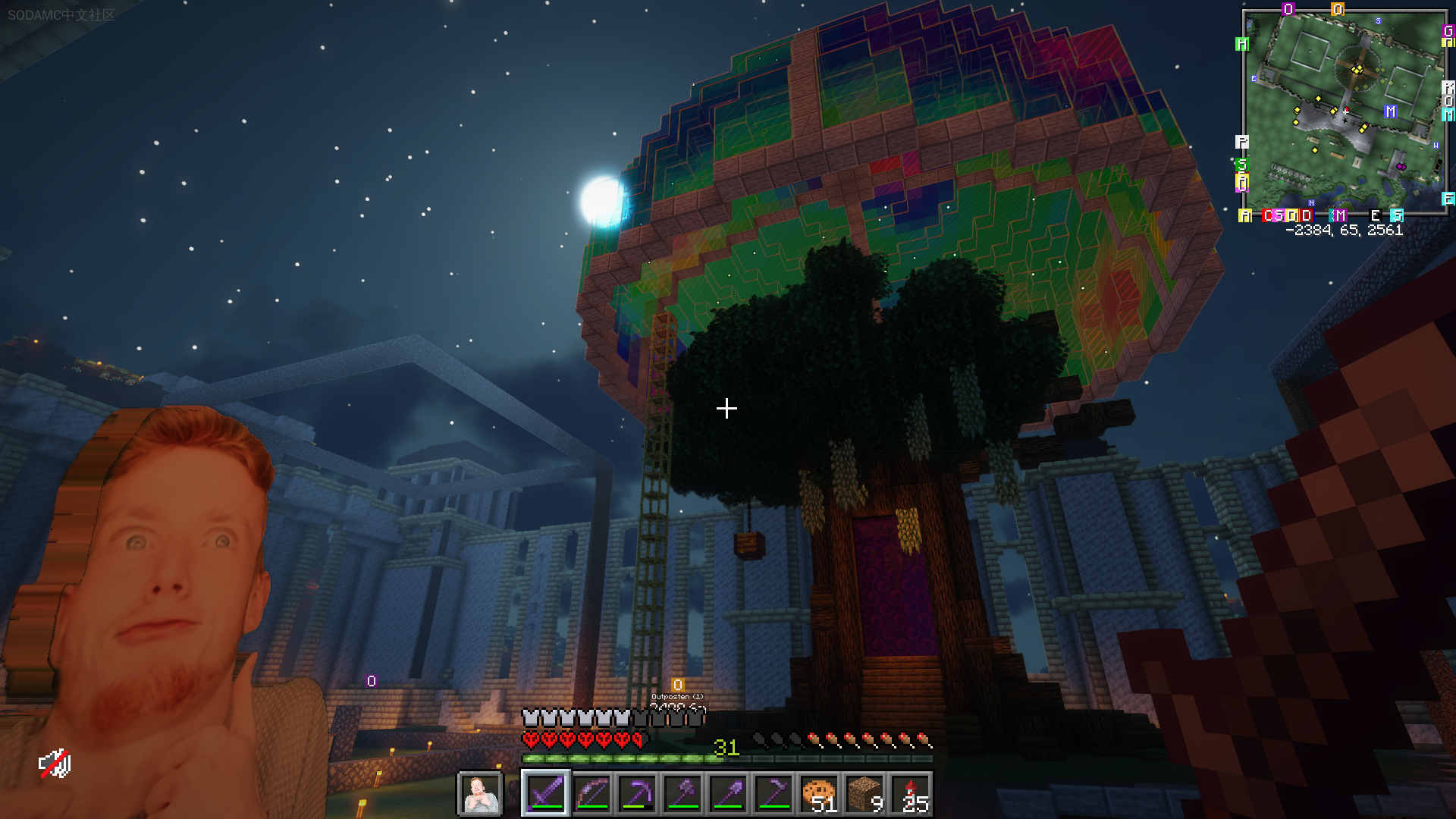Click the black E waypoint below minimap
Viewport: 1456px width, 819px height.
pyautogui.click(x=1375, y=215)
